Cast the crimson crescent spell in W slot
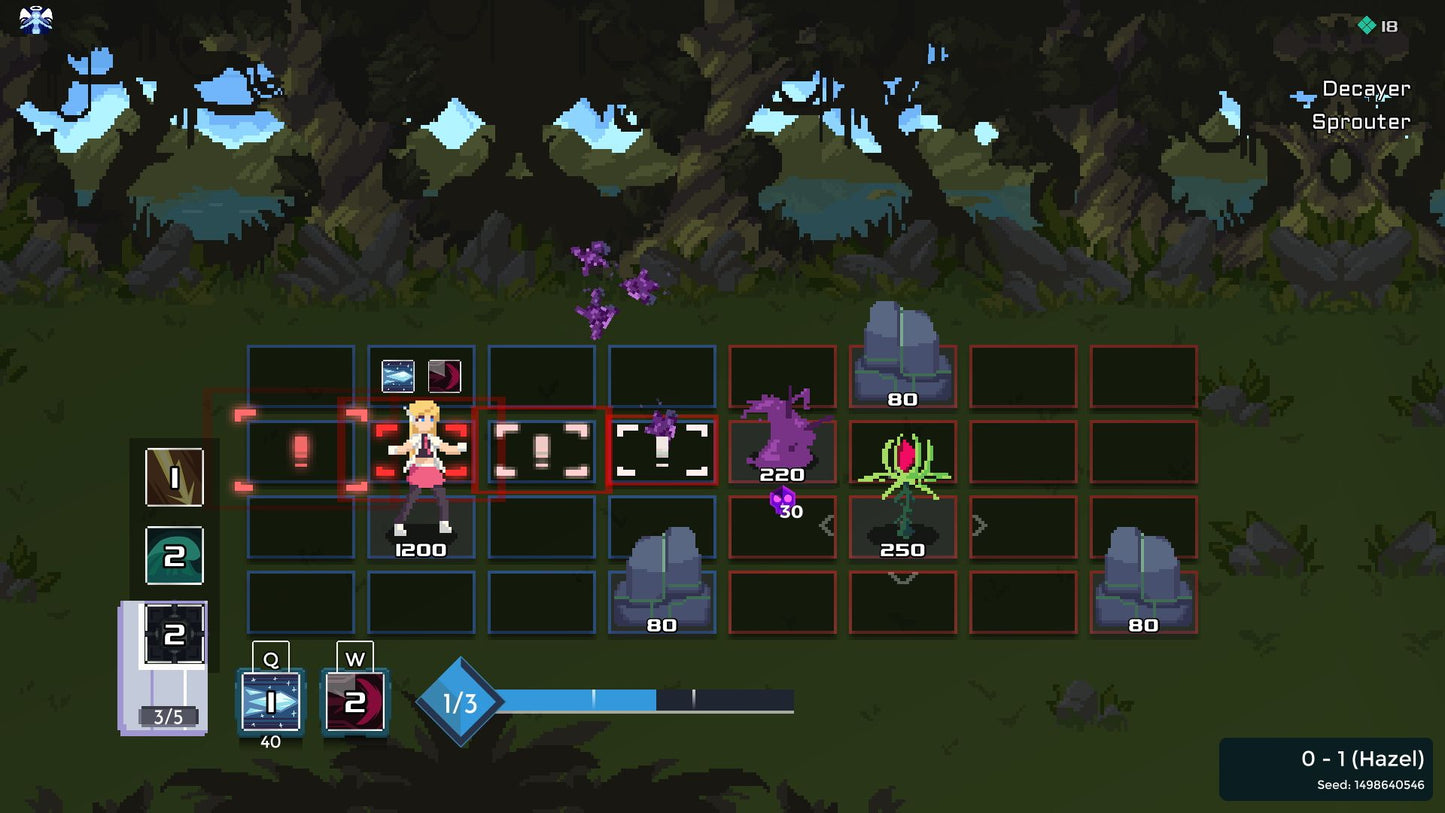Screen dimensions: 1445x813 point(354,701)
